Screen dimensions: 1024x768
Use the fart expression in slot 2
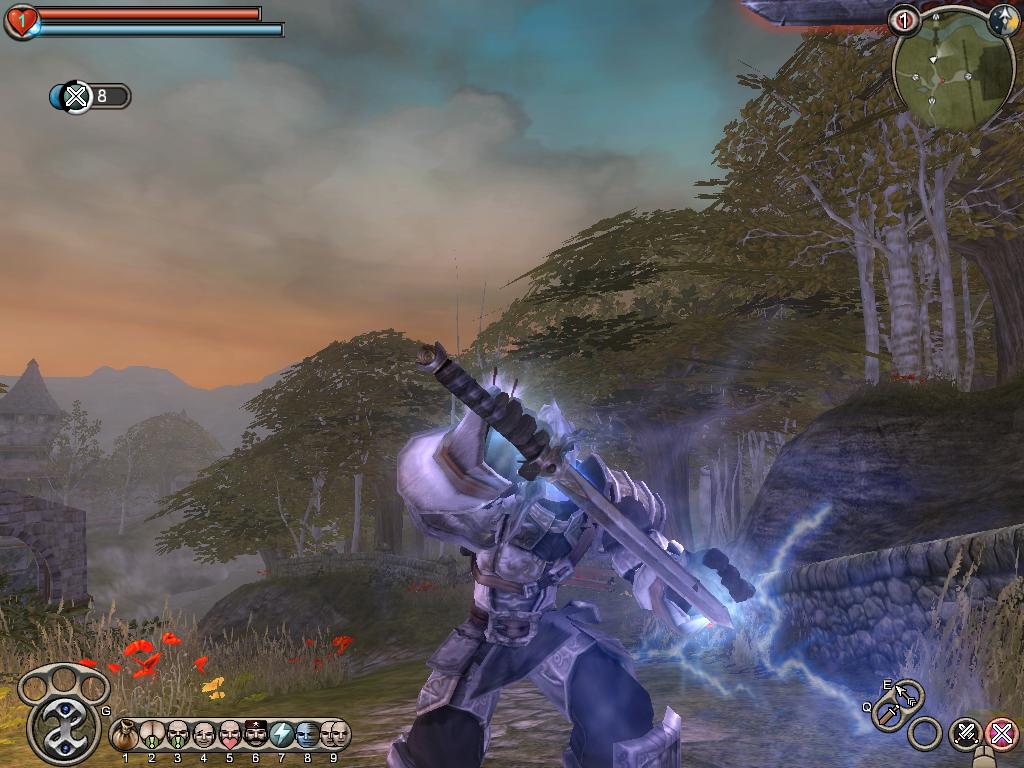tap(151, 736)
